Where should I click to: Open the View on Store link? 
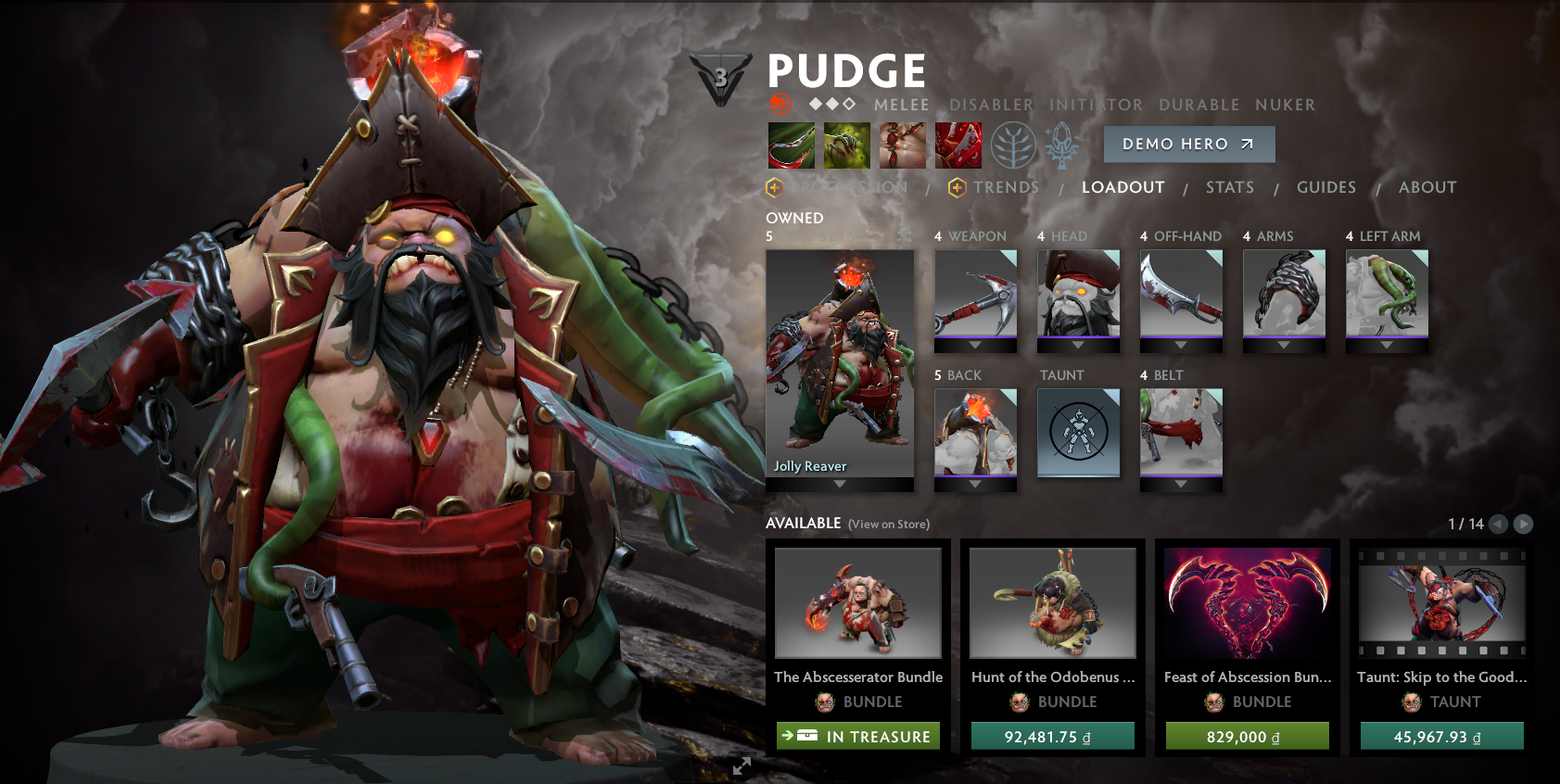[887, 524]
